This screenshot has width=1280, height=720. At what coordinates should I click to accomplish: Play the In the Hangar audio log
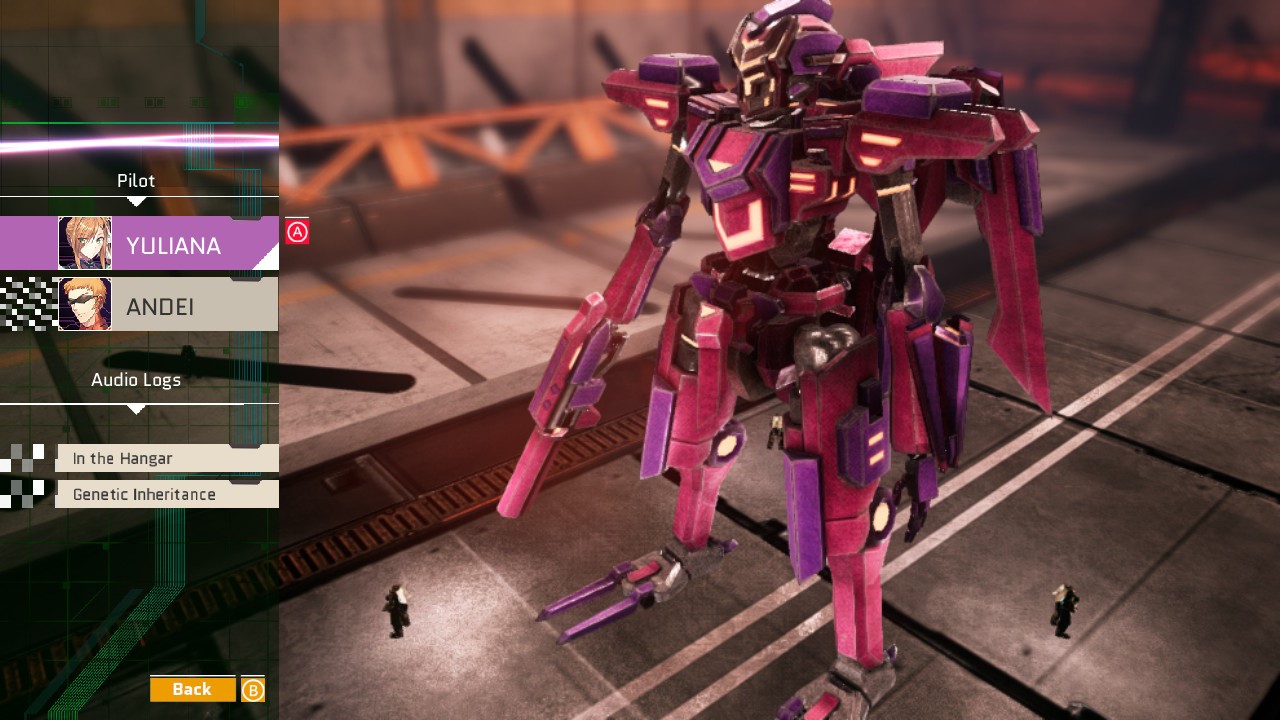[x=166, y=458]
